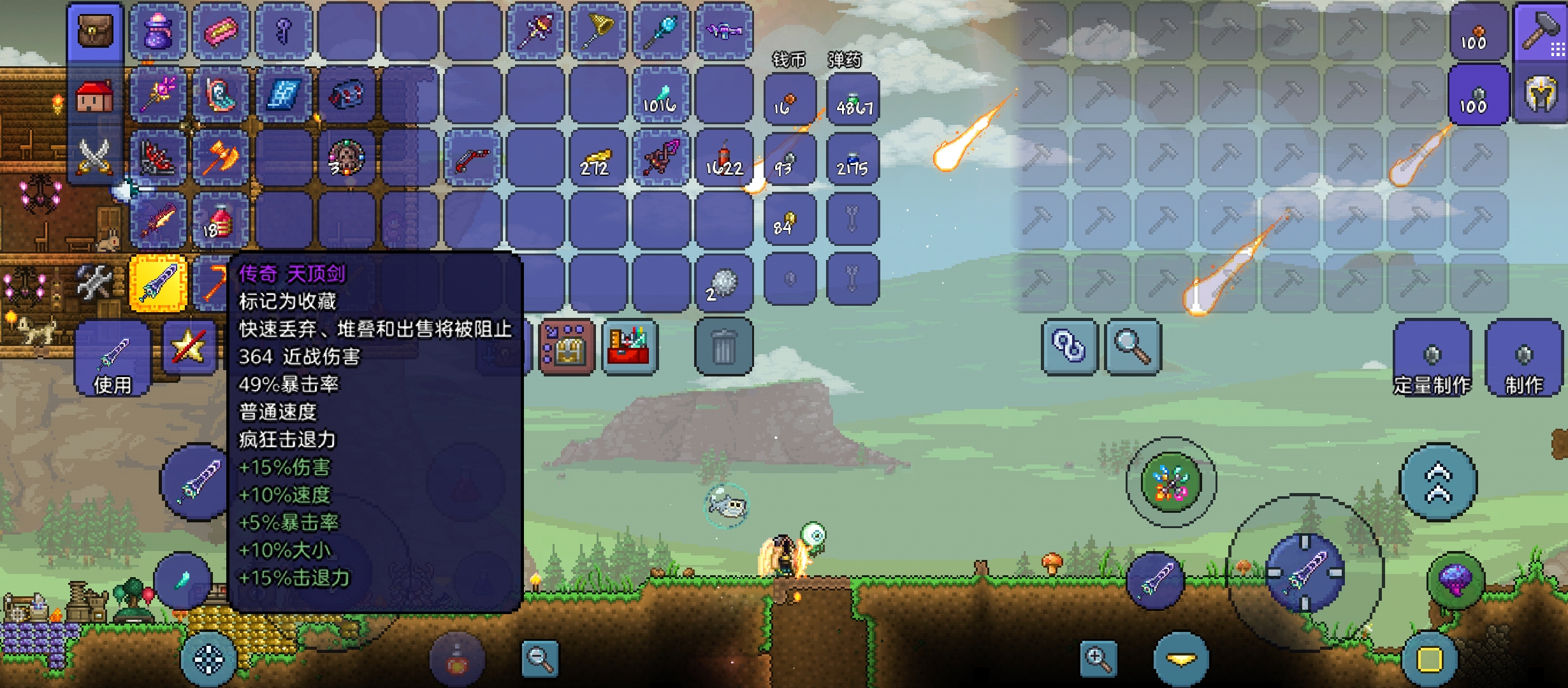
Task: Tap the 使用 use button
Action: click(x=113, y=359)
